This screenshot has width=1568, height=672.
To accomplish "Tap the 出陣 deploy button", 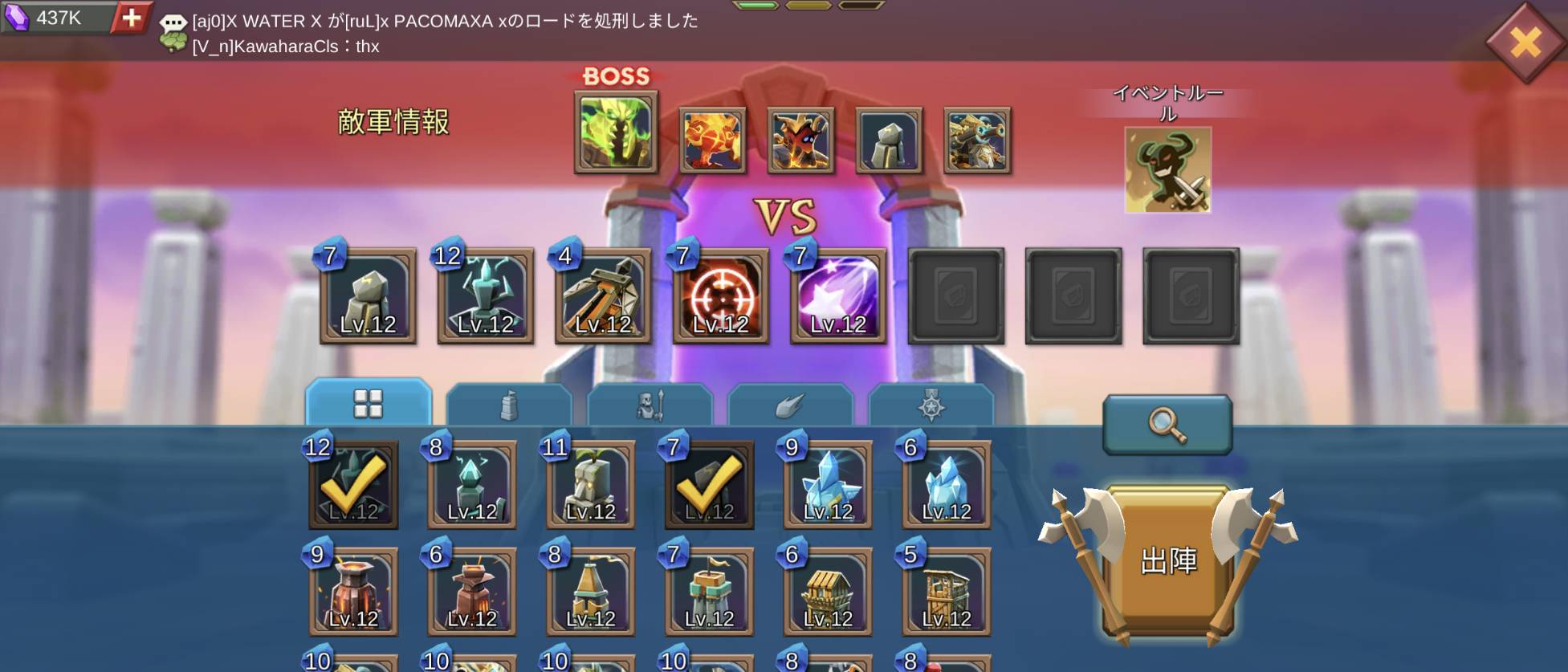I will pyautogui.click(x=1167, y=561).
